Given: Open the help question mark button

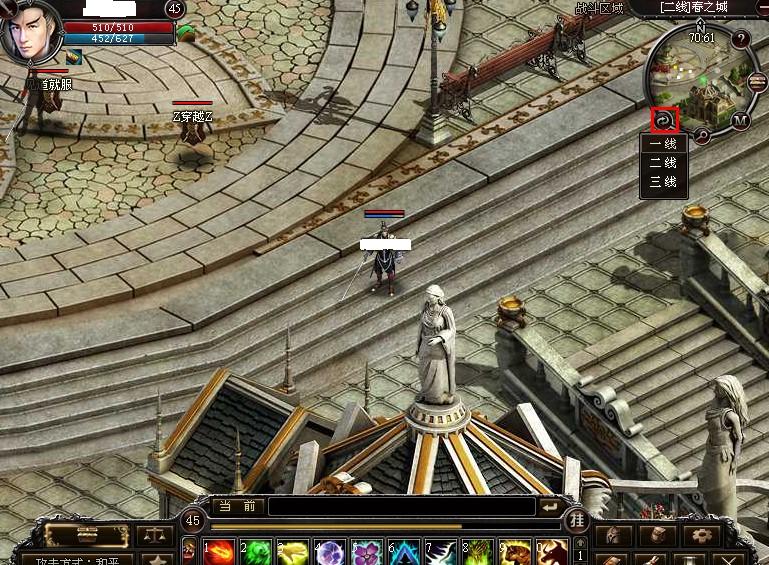Looking at the screenshot, I should 741,40.
